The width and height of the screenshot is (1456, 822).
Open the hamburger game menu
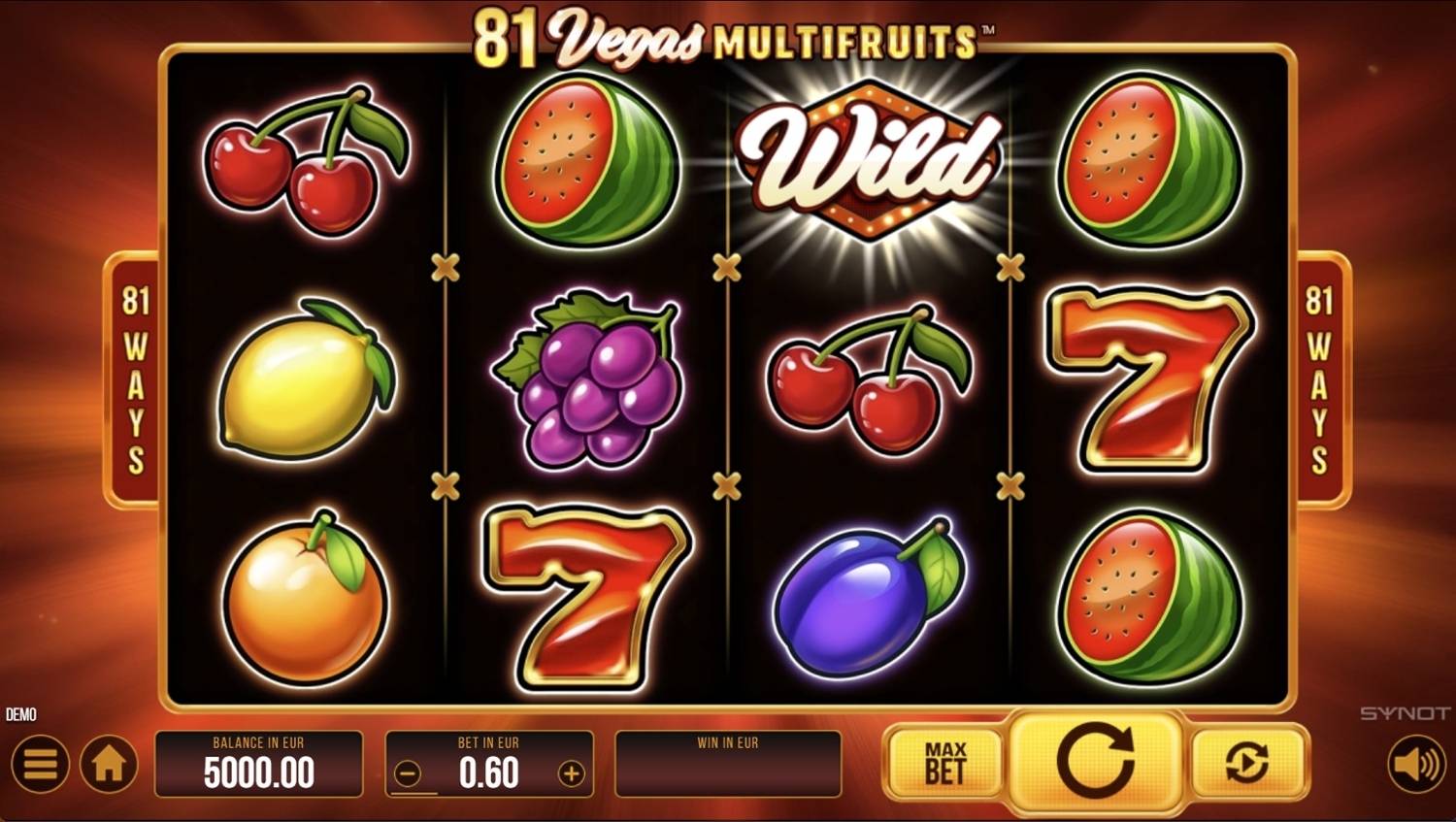pyautogui.click(x=39, y=765)
